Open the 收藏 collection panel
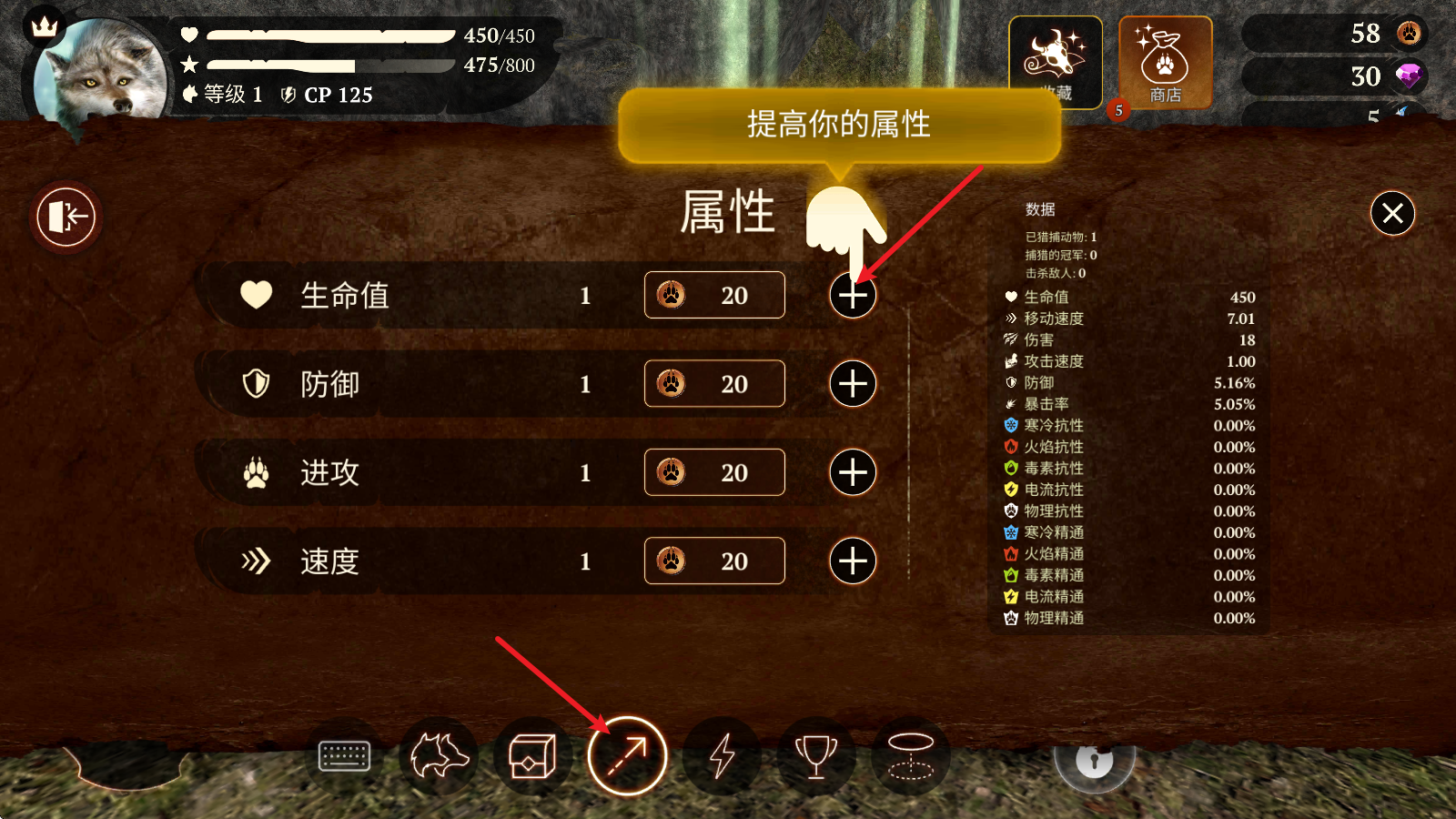 coord(1056,61)
